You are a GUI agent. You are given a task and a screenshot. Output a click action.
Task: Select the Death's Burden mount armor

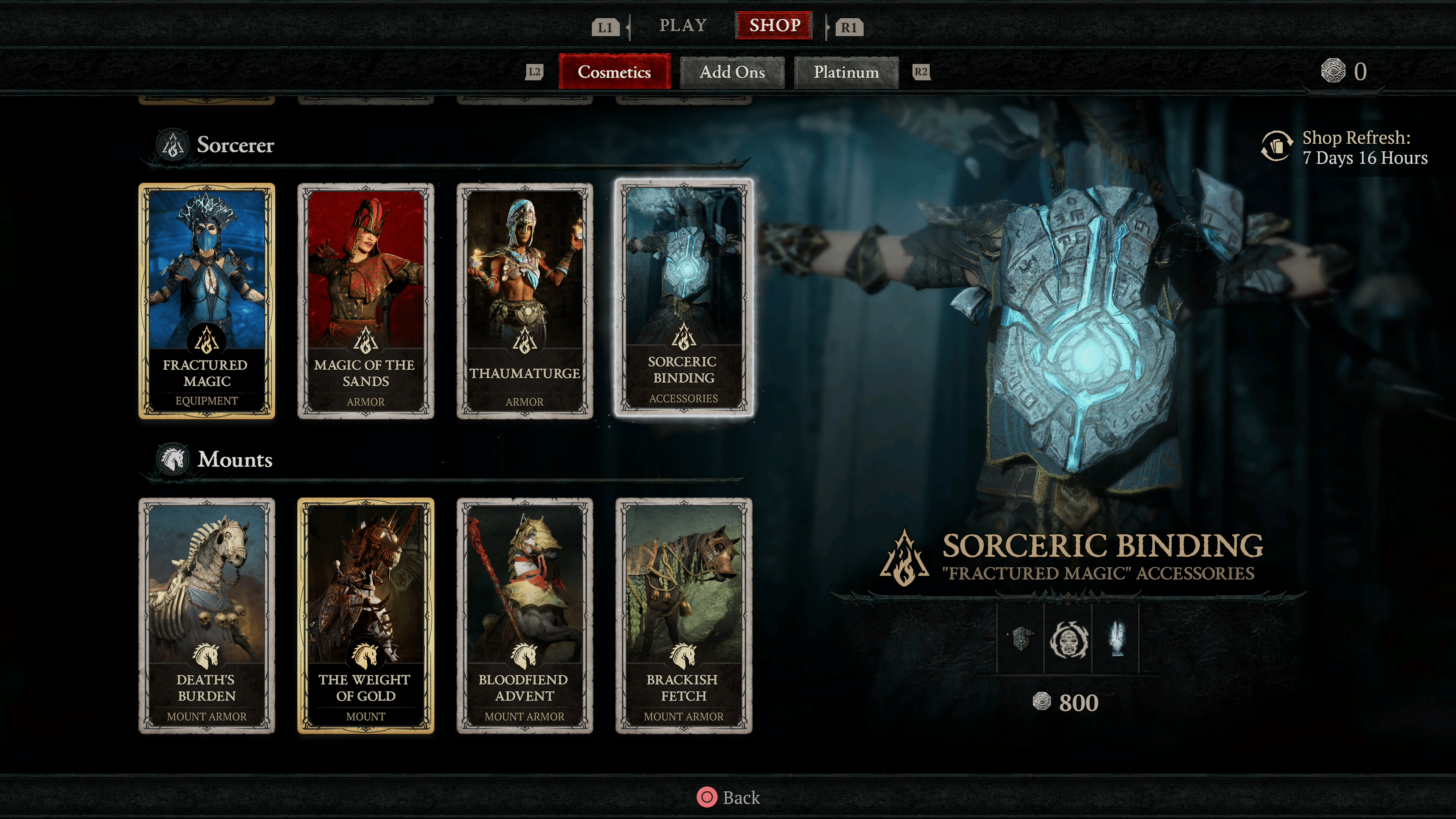(207, 615)
